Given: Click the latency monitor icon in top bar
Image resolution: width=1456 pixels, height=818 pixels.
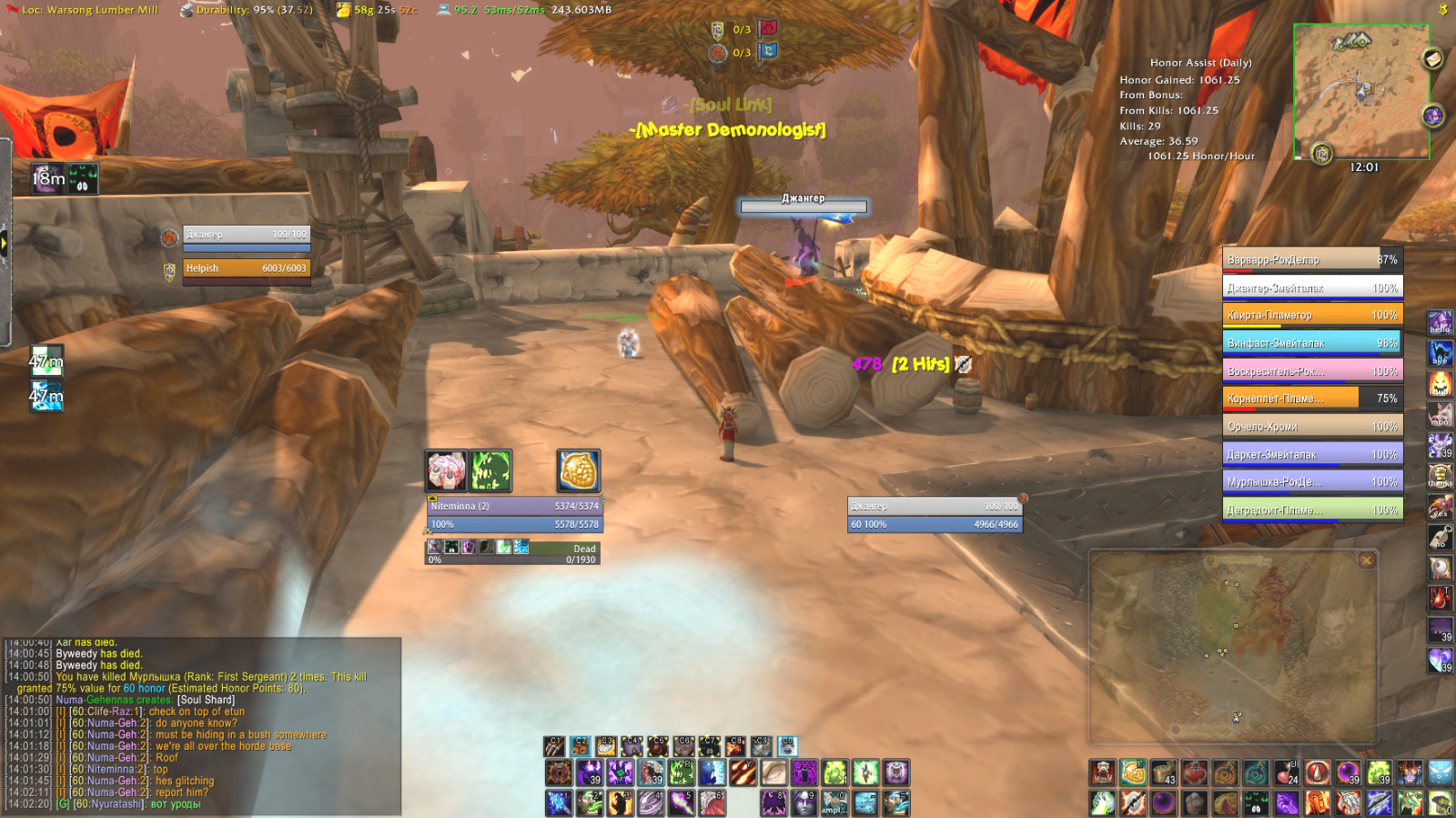Looking at the screenshot, I should coord(444,10).
